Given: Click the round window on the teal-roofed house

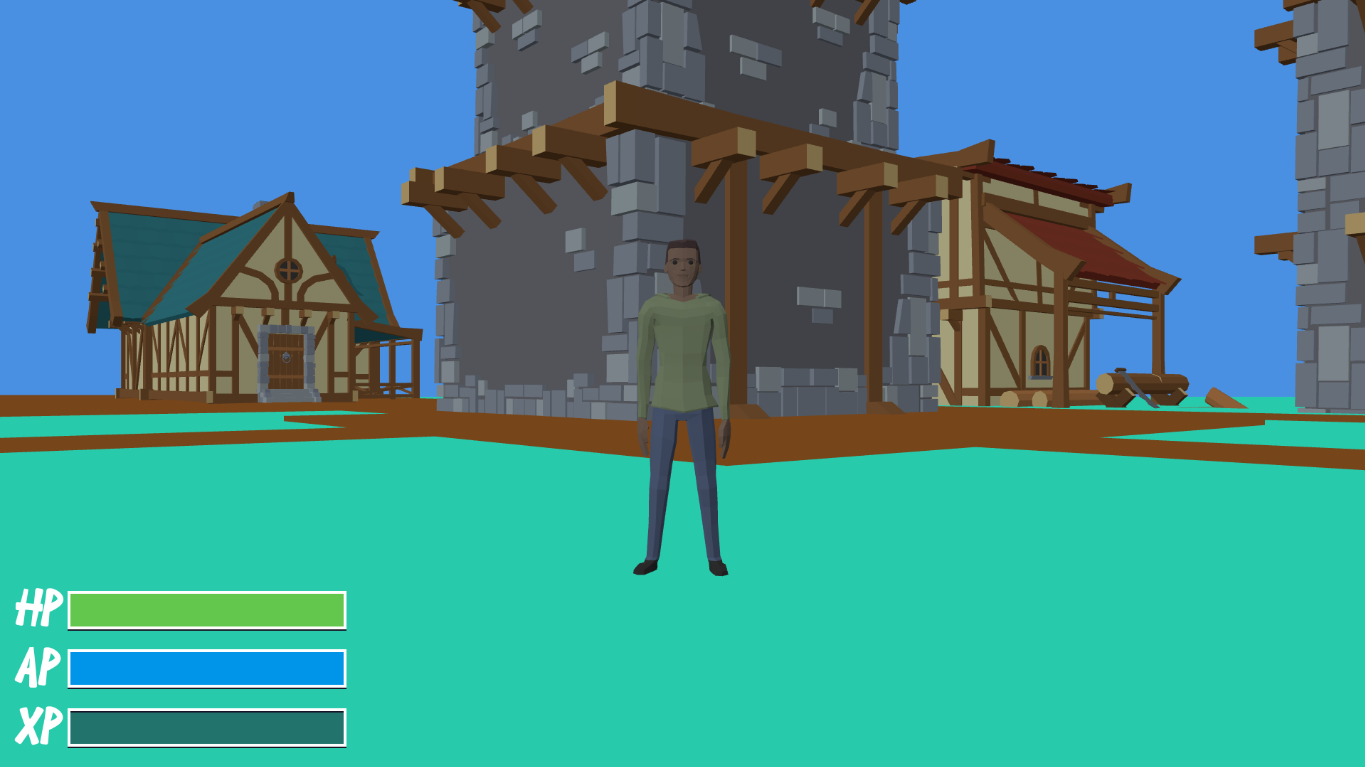Looking at the screenshot, I should pos(287,268).
